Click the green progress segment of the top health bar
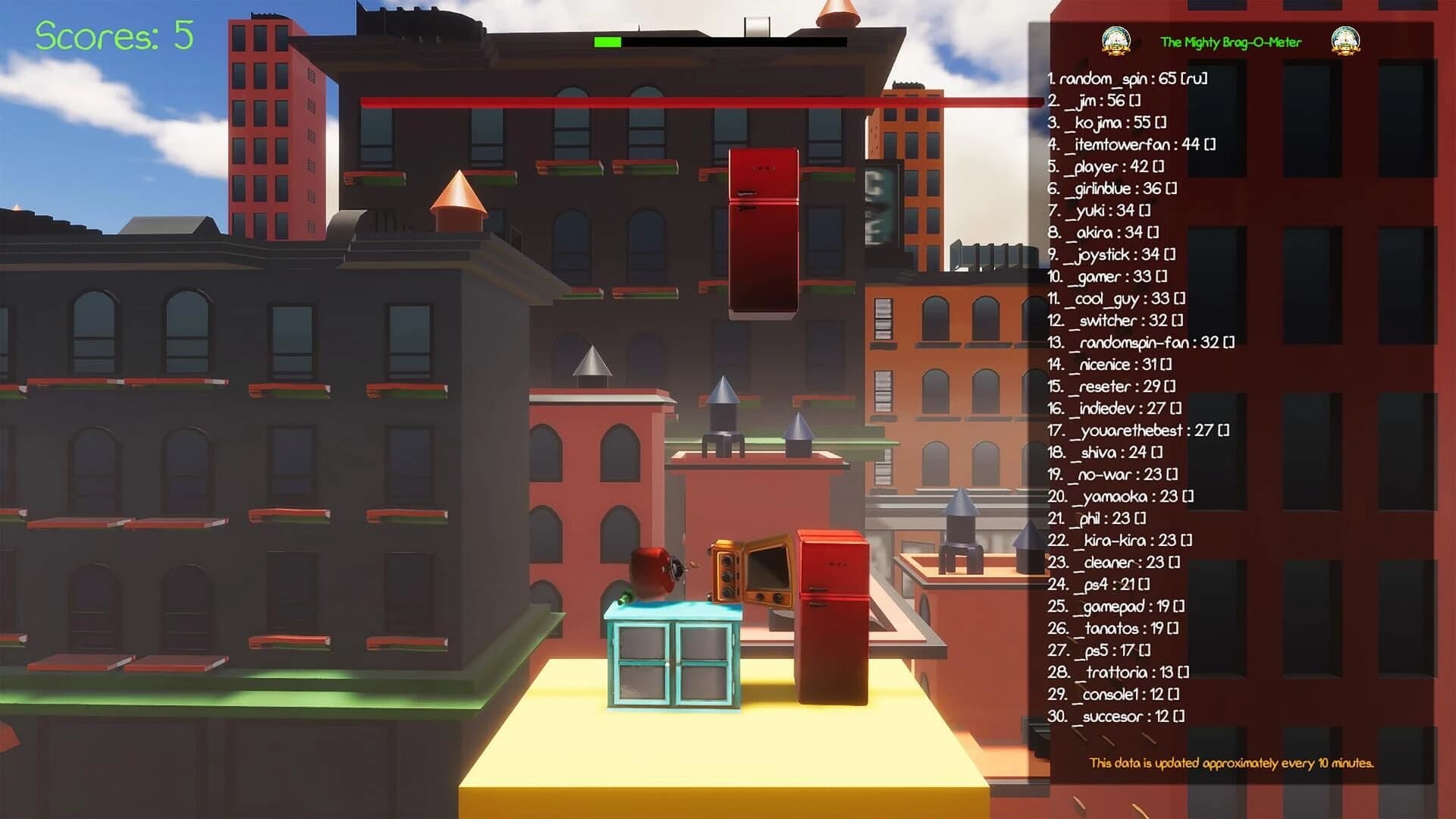This screenshot has height=819, width=1456. click(x=607, y=42)
